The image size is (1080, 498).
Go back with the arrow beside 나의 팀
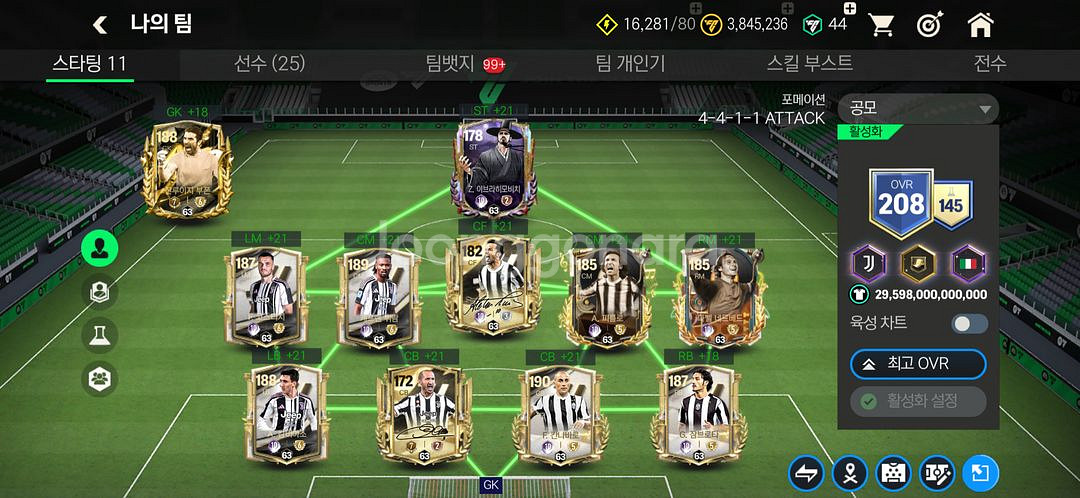point(100,24)
